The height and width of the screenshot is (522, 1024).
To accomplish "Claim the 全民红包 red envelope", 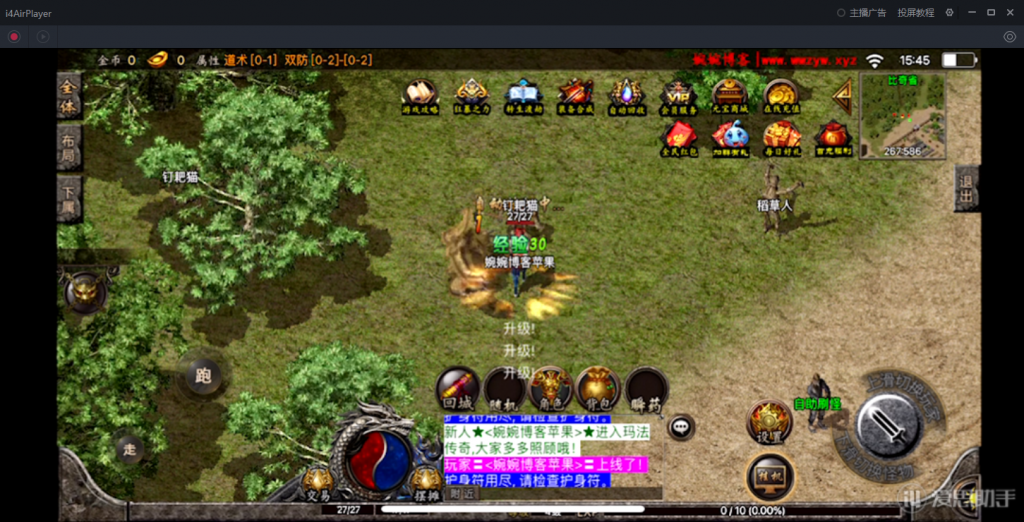I will tap(678, 138).
